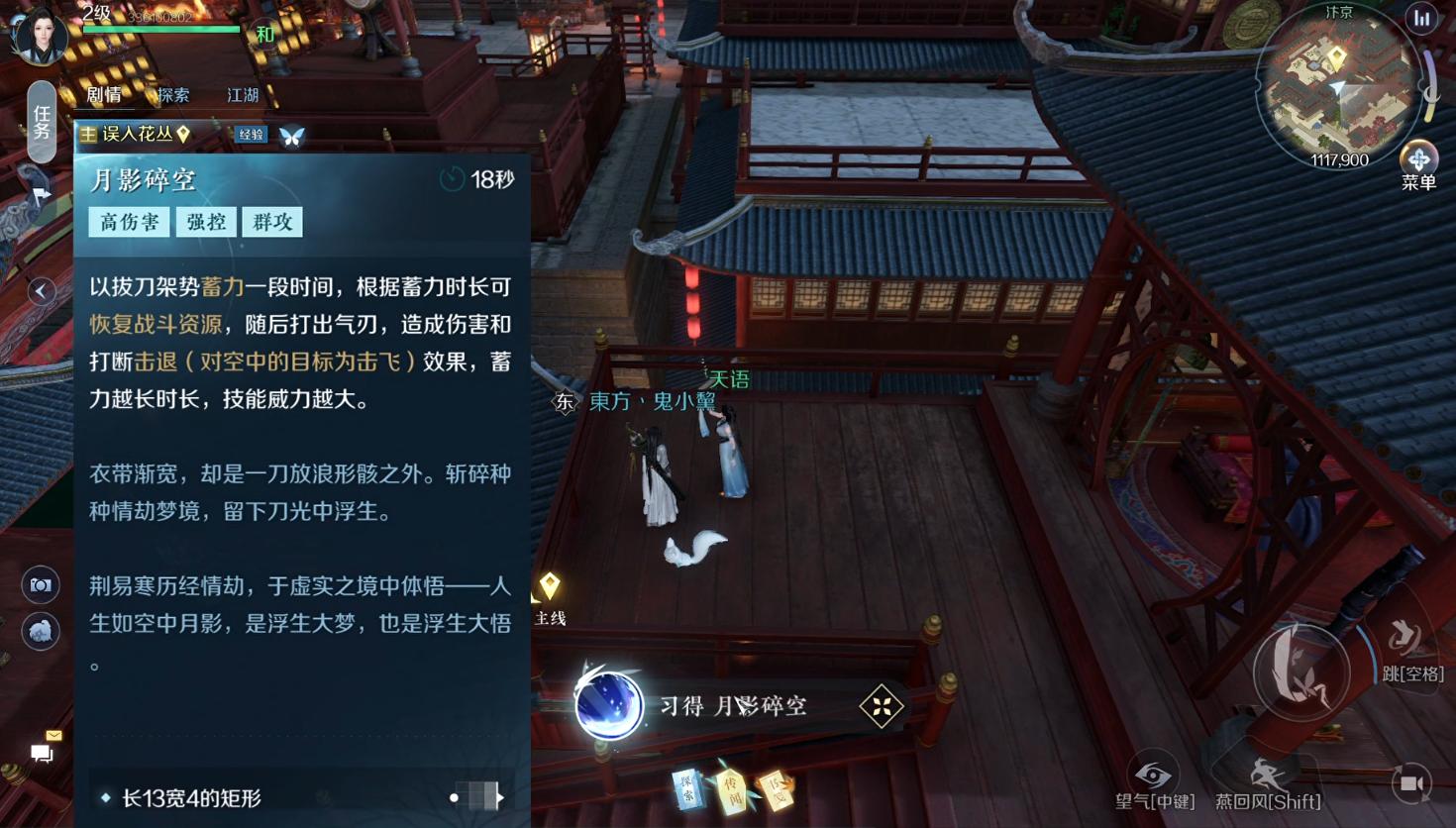
Task: Expand the diamond marker beside 习得 月影碎空
Action: [x=880, y=706]
